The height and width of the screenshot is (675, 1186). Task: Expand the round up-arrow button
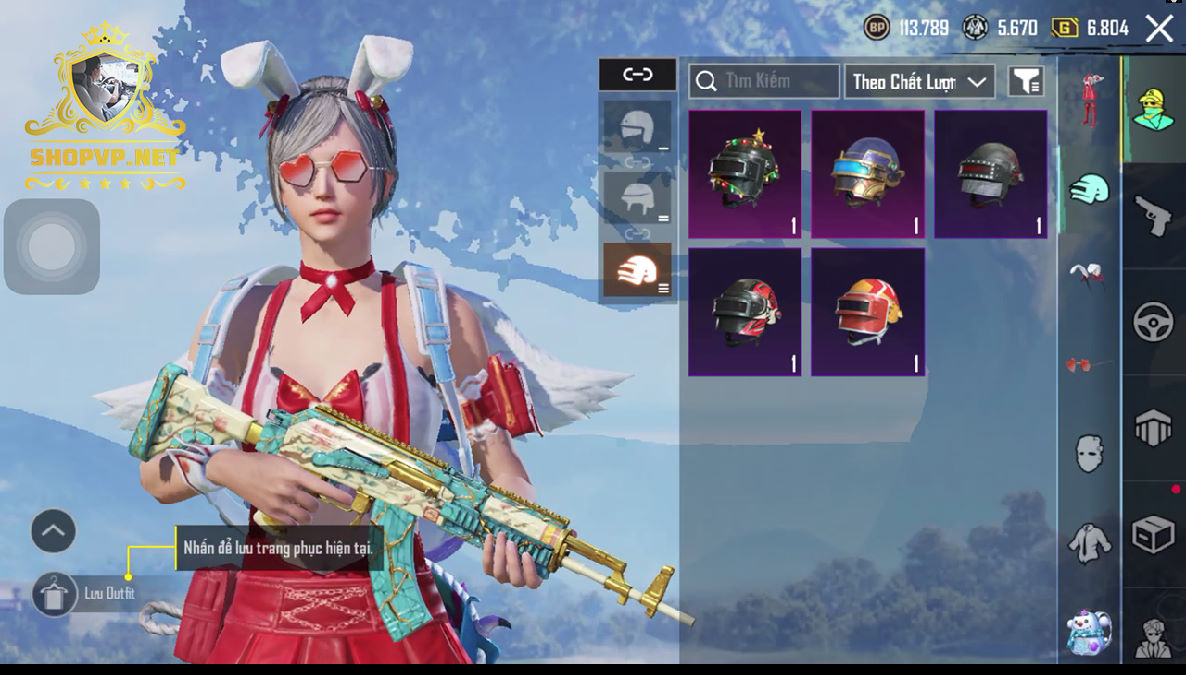[54, 531]
